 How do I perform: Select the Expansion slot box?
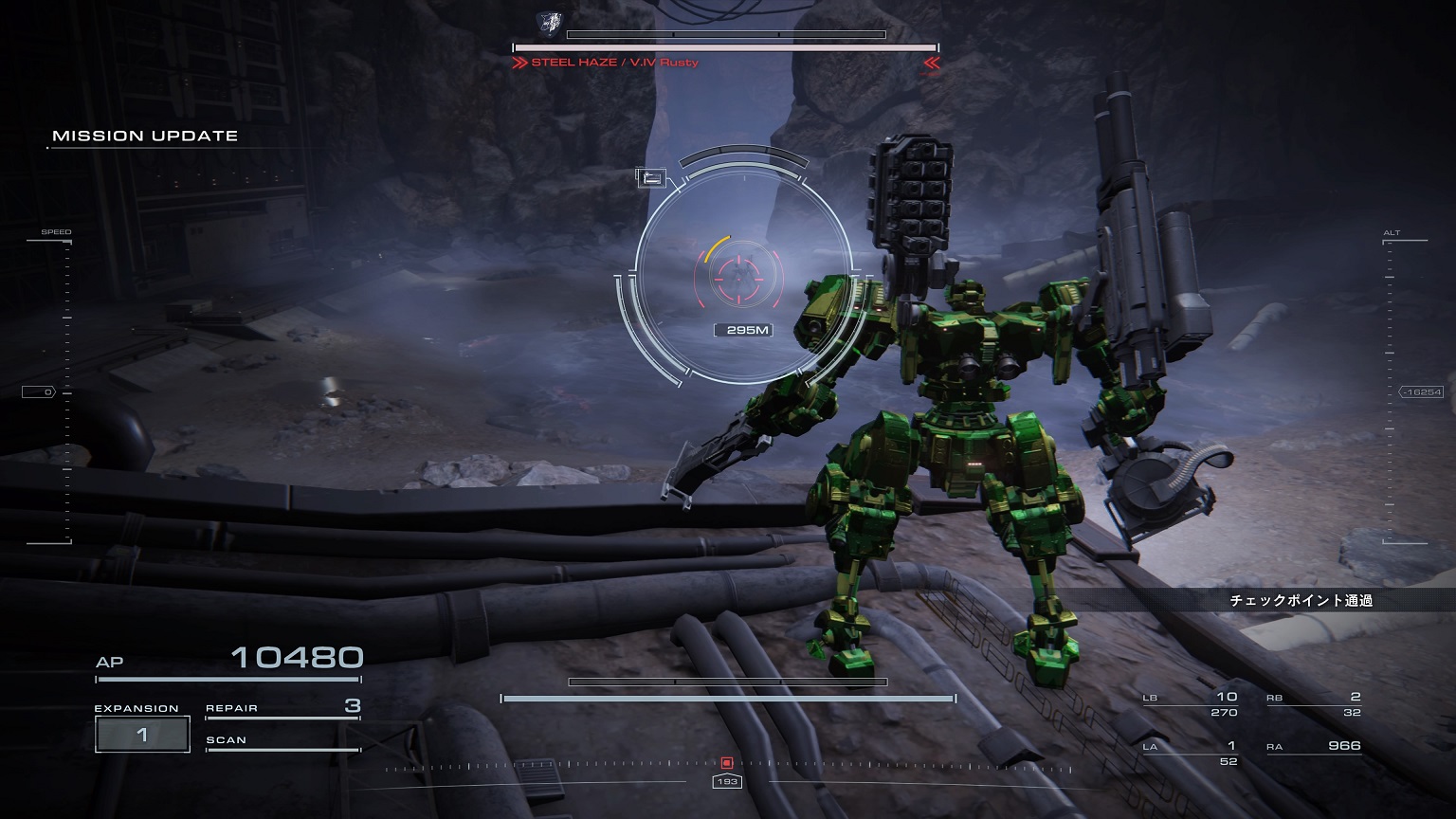point(142,735)
